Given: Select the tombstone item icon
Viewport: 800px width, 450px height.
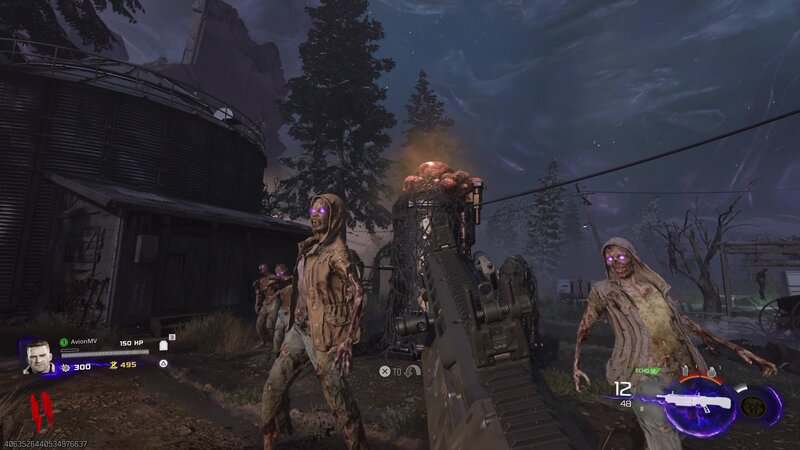Looking at the screenshot, I should (163, 345).
